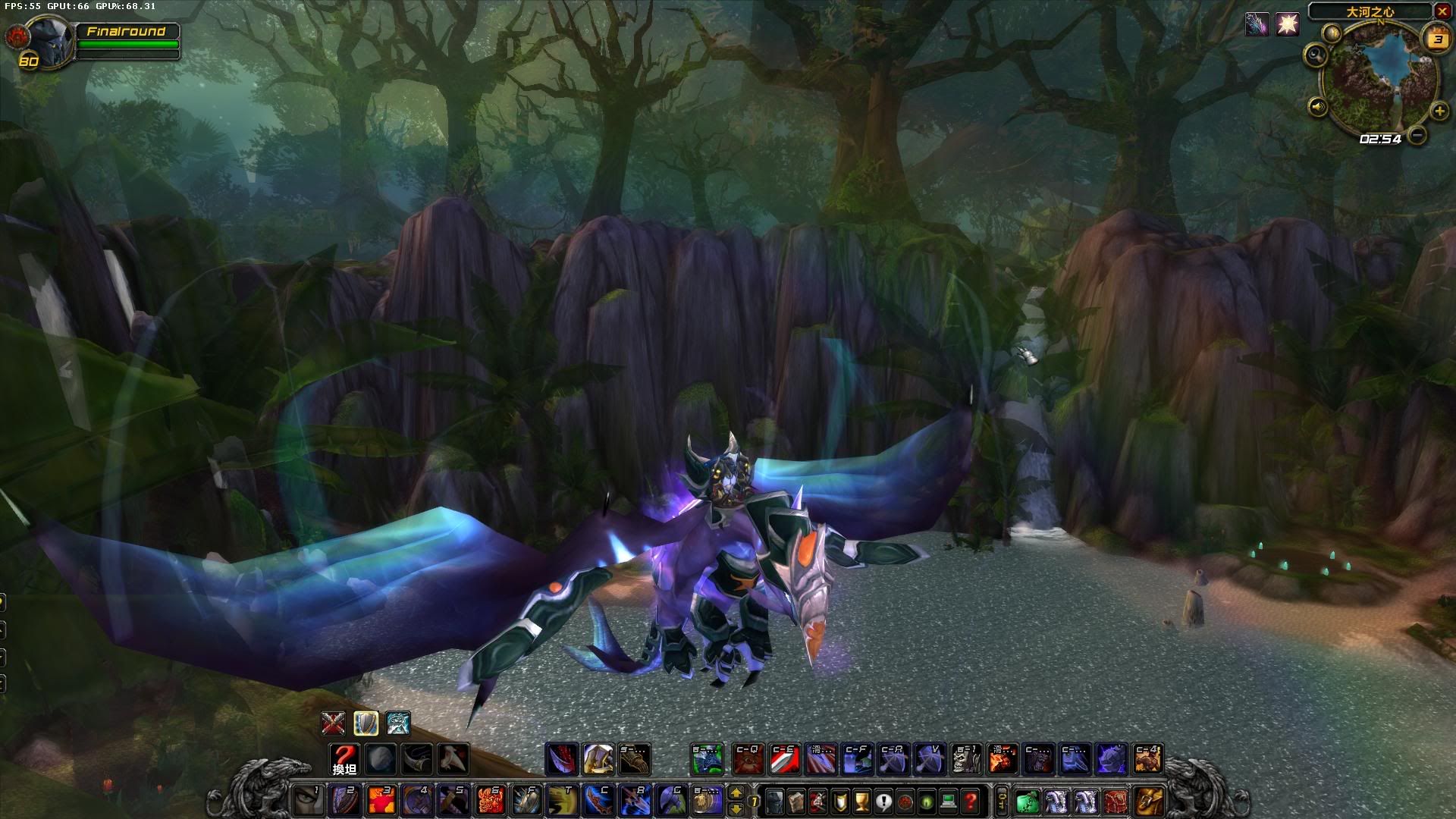Open the backpack

point(1148,801)
